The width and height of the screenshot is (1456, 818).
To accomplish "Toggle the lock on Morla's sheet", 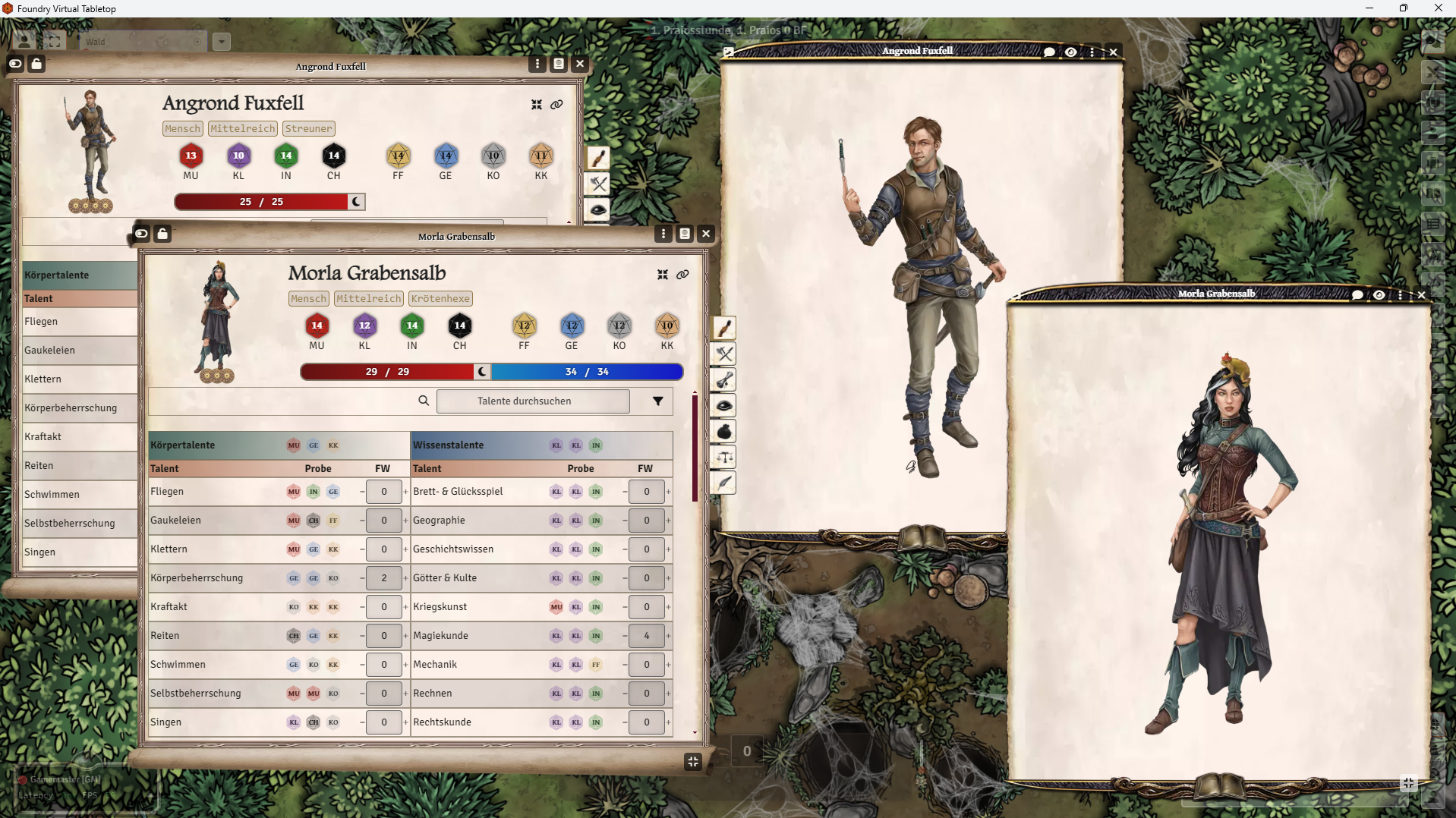I will (162, 234).
